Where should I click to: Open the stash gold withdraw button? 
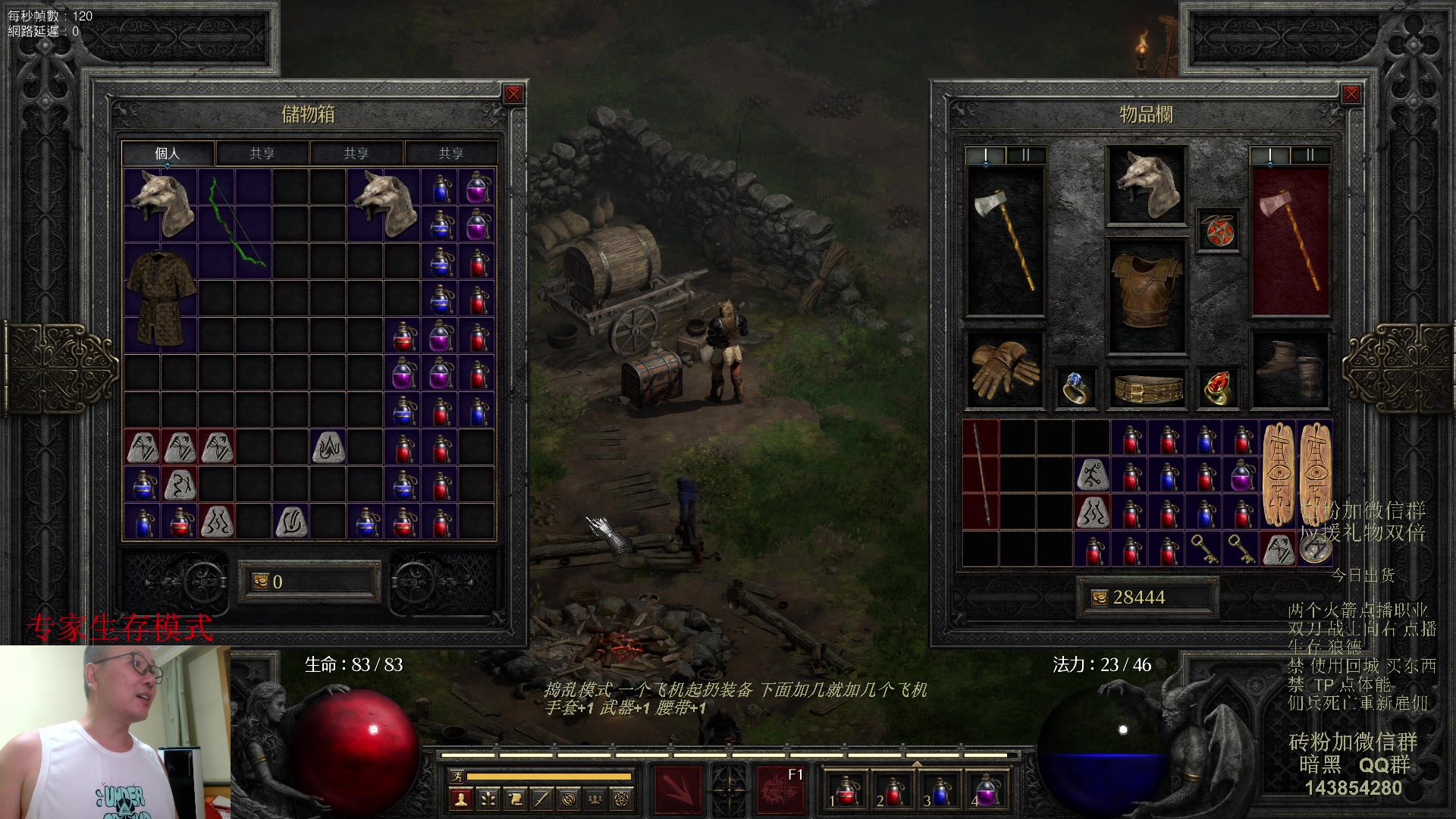click(261, 582)
